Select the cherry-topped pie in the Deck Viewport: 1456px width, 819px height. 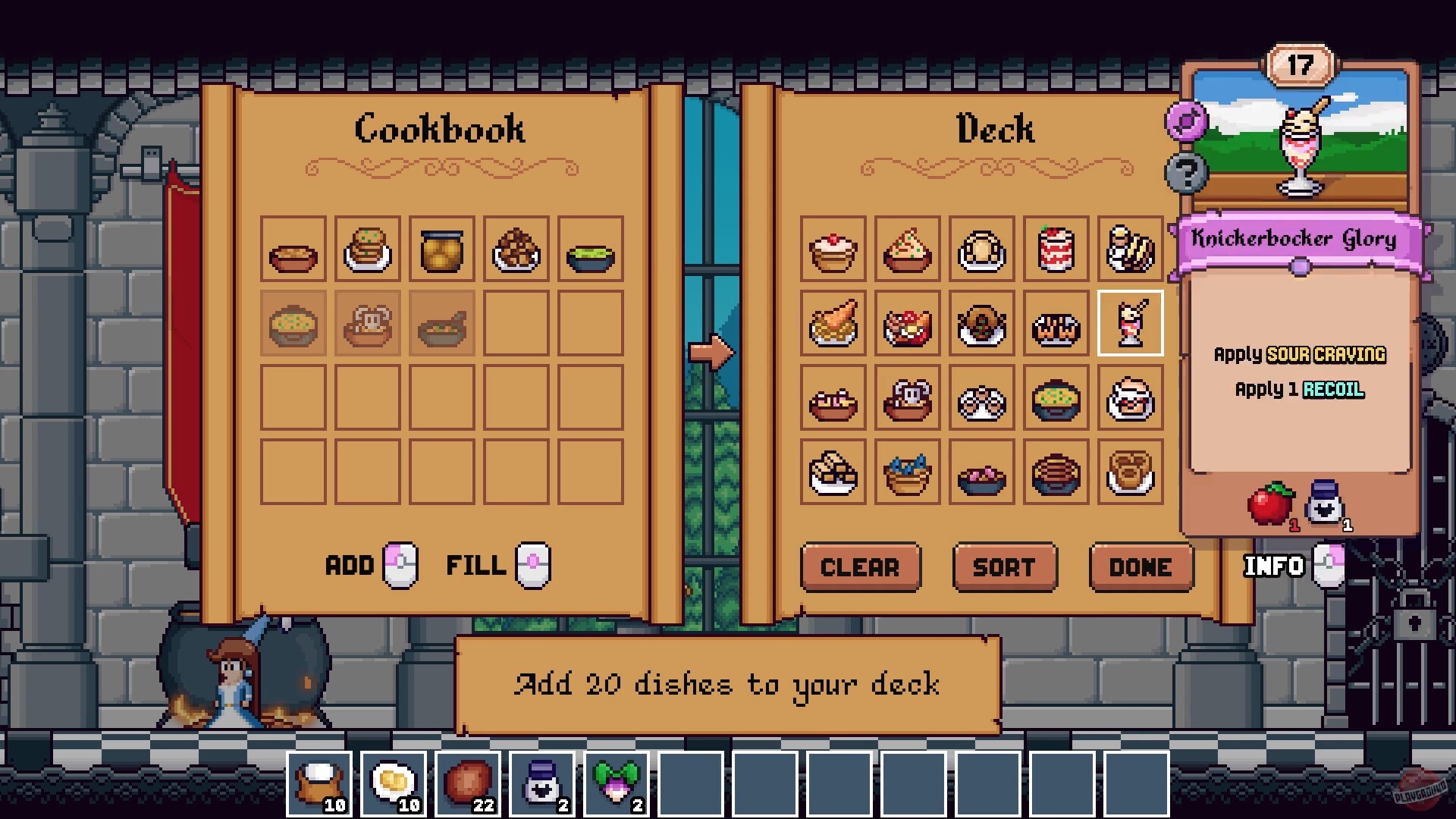point(834,252)
